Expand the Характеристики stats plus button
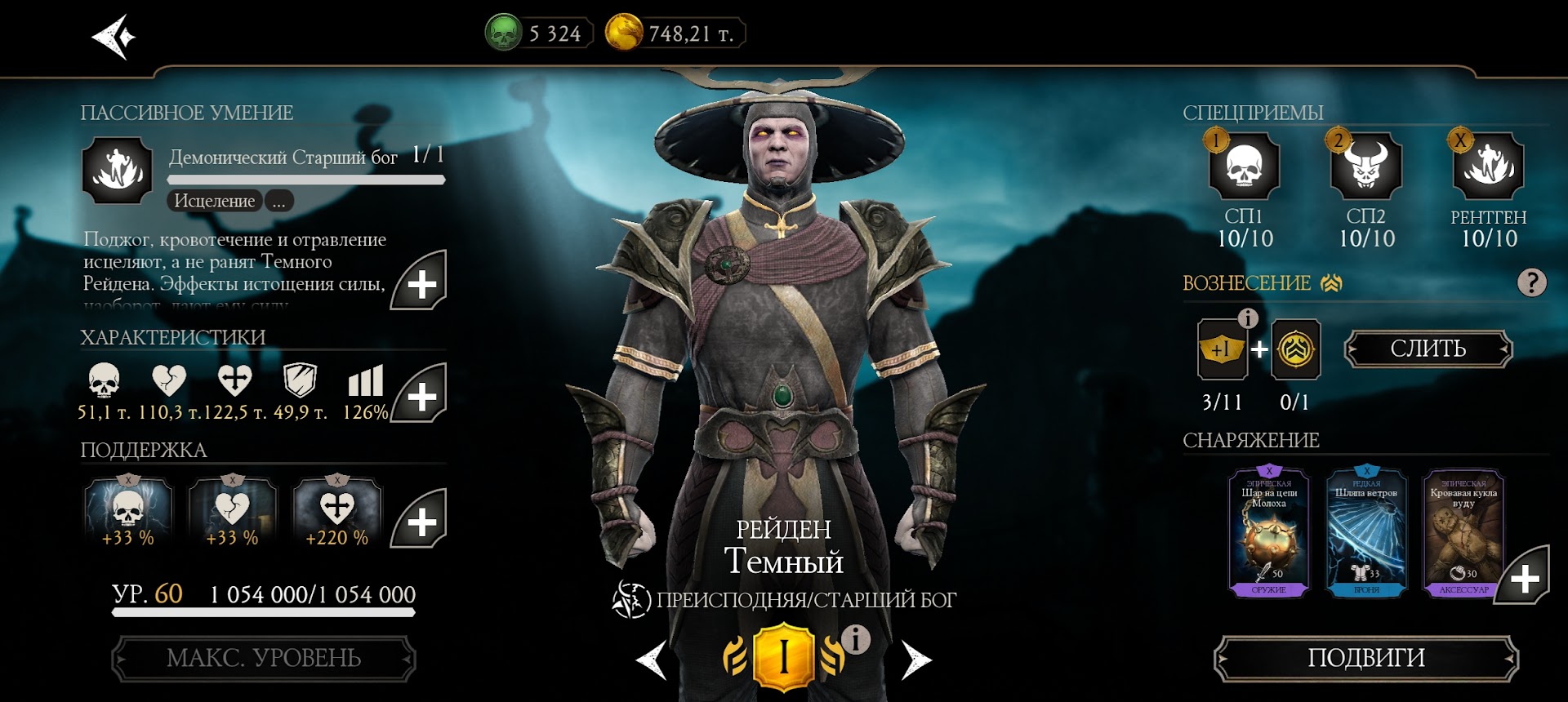Image resolution: width=1568 pixels, height=702 pixels. [420, 395]
